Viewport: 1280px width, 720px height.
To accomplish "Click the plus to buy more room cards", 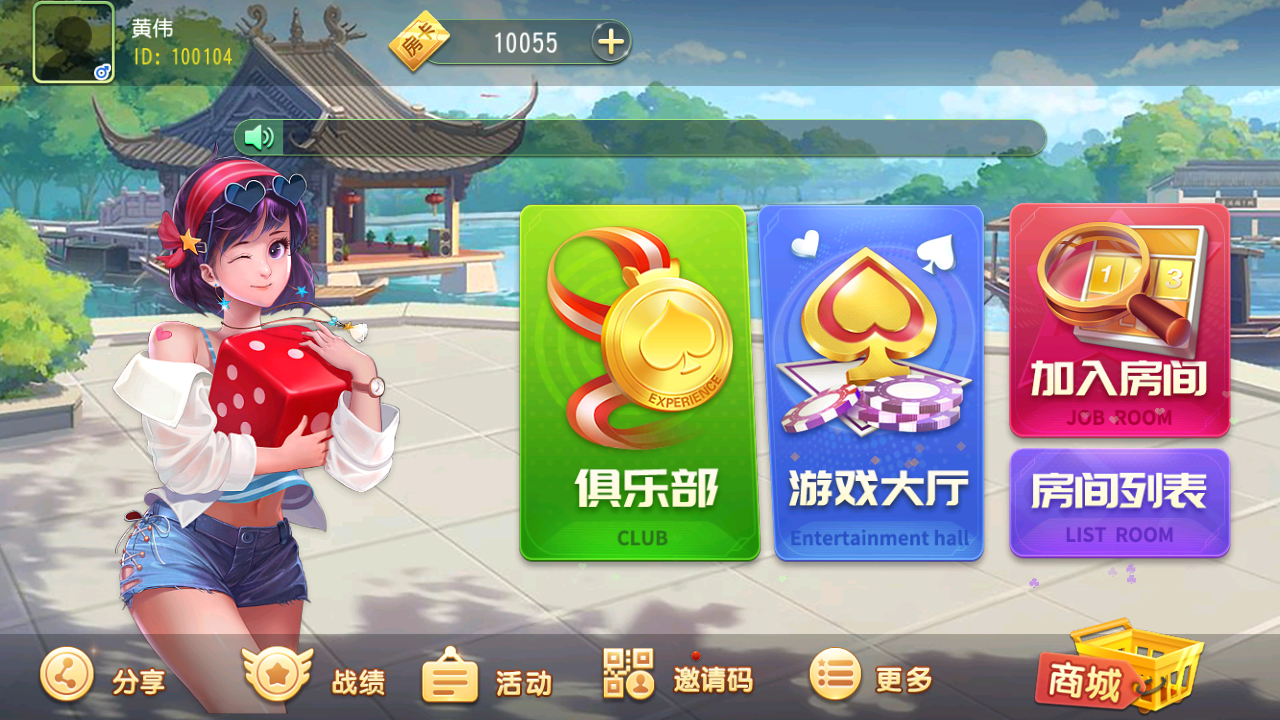I will [609, 41].
